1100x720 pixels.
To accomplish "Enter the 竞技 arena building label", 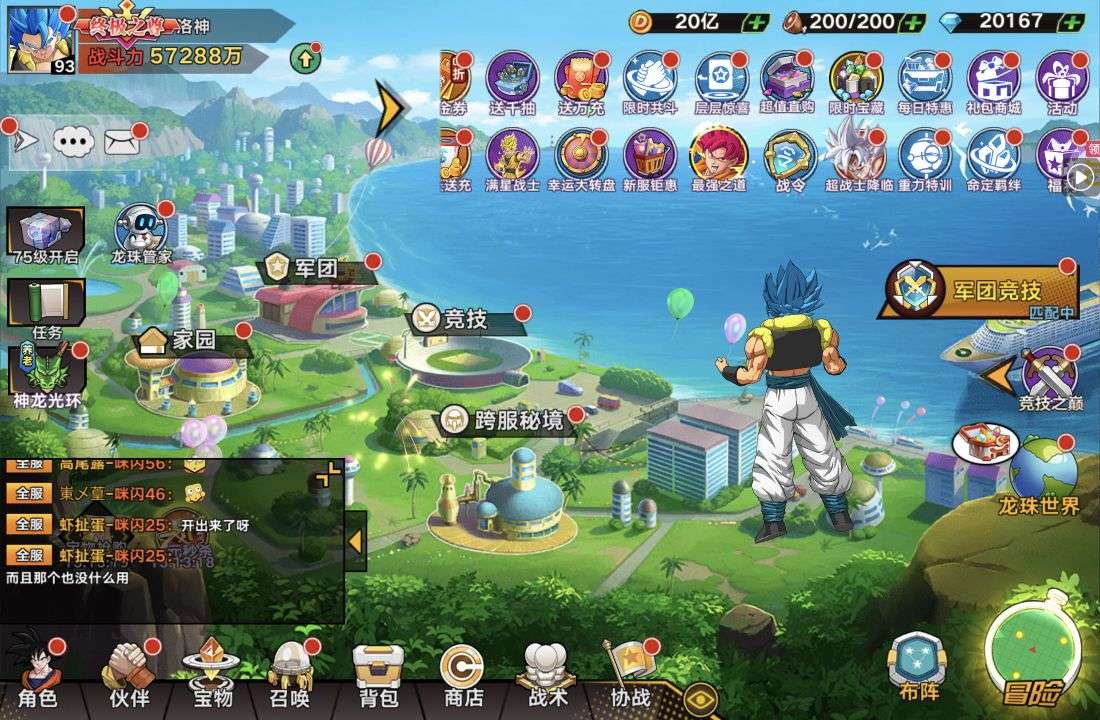I will (x=465, y=319).
